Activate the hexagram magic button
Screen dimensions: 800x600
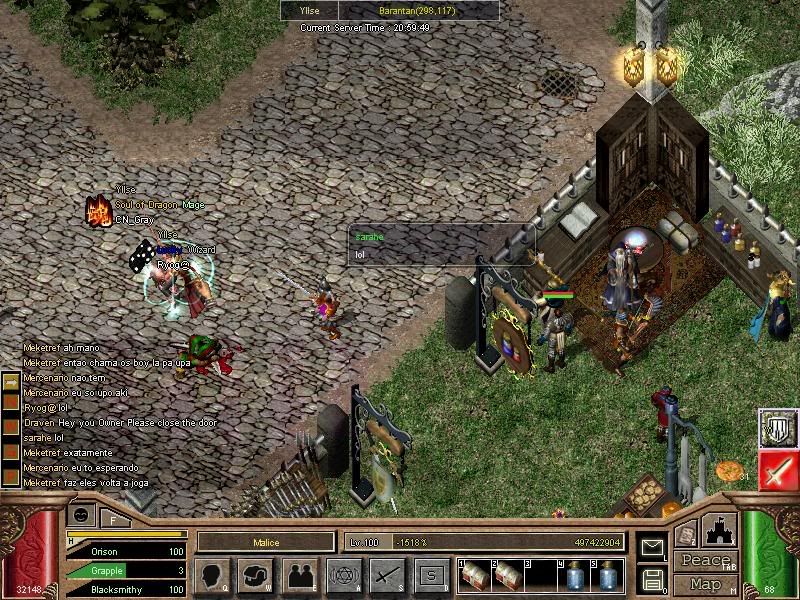tap(344, 576)
